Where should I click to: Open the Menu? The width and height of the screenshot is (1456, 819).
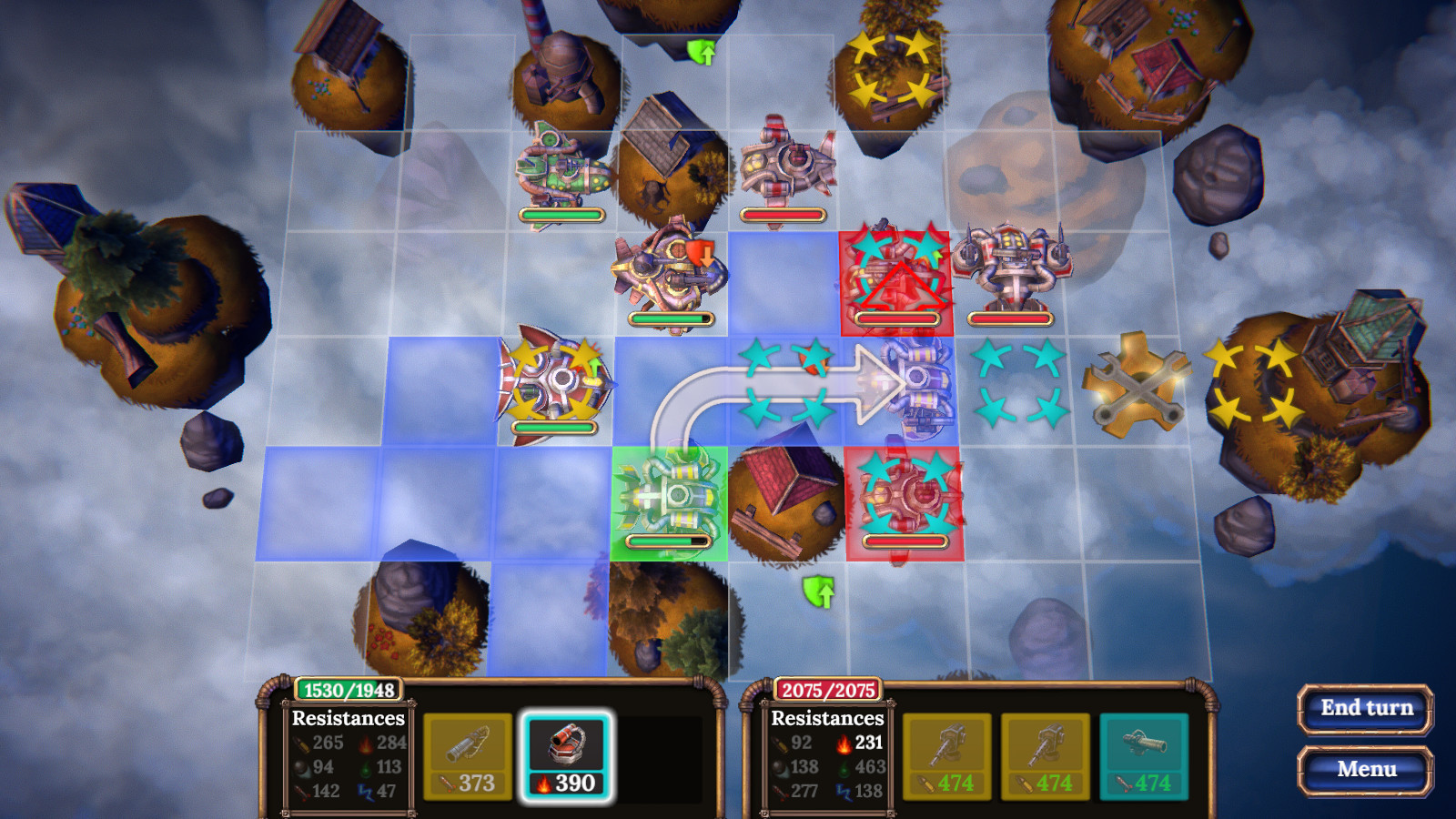[x=1364, y=769]
